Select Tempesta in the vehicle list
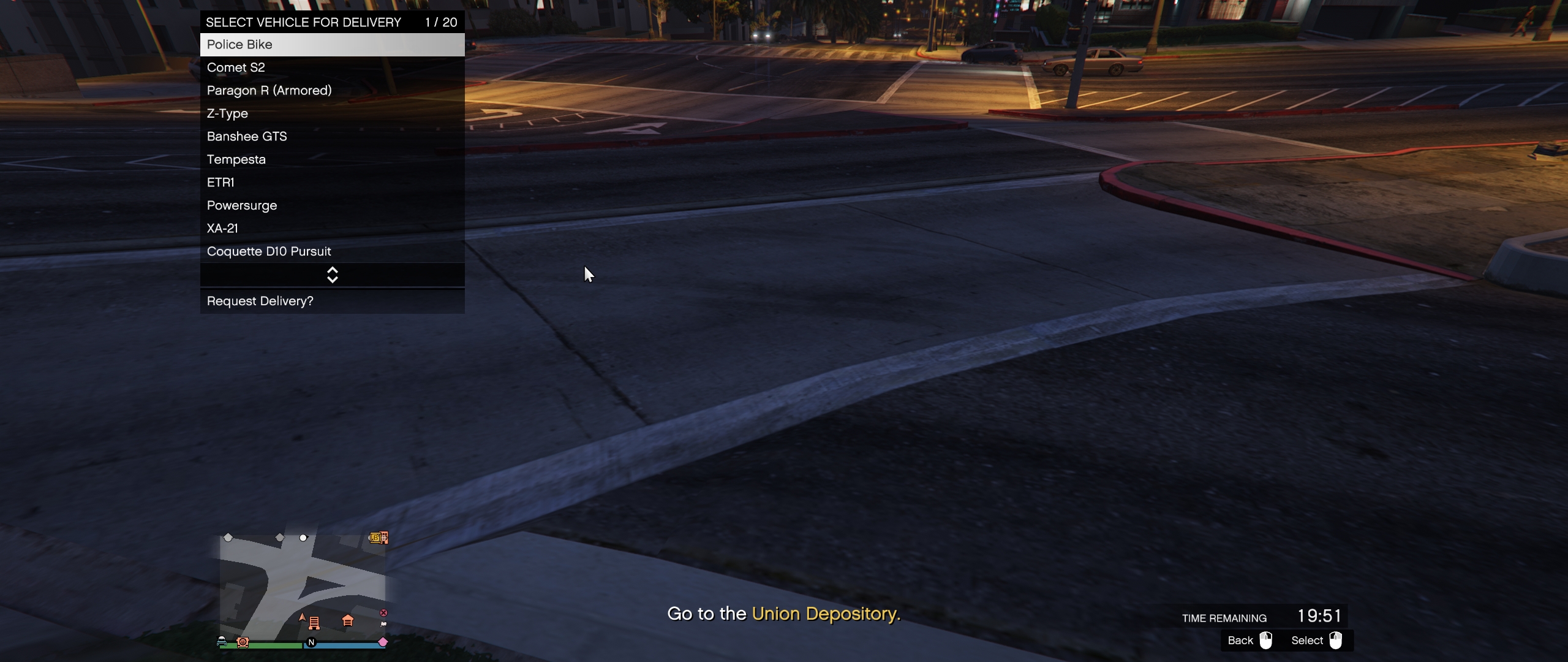The width and height of the screenshot is (1568, 662). [x=332, y=159]
